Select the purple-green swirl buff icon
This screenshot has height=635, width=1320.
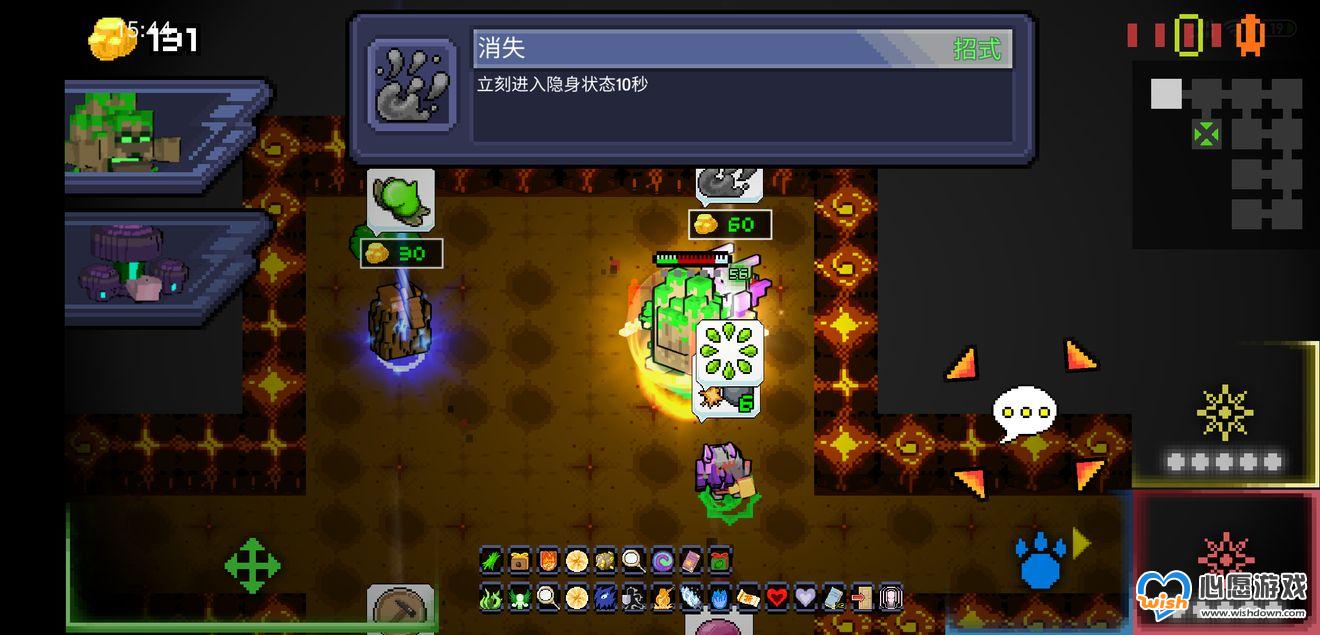pos(662,560)
